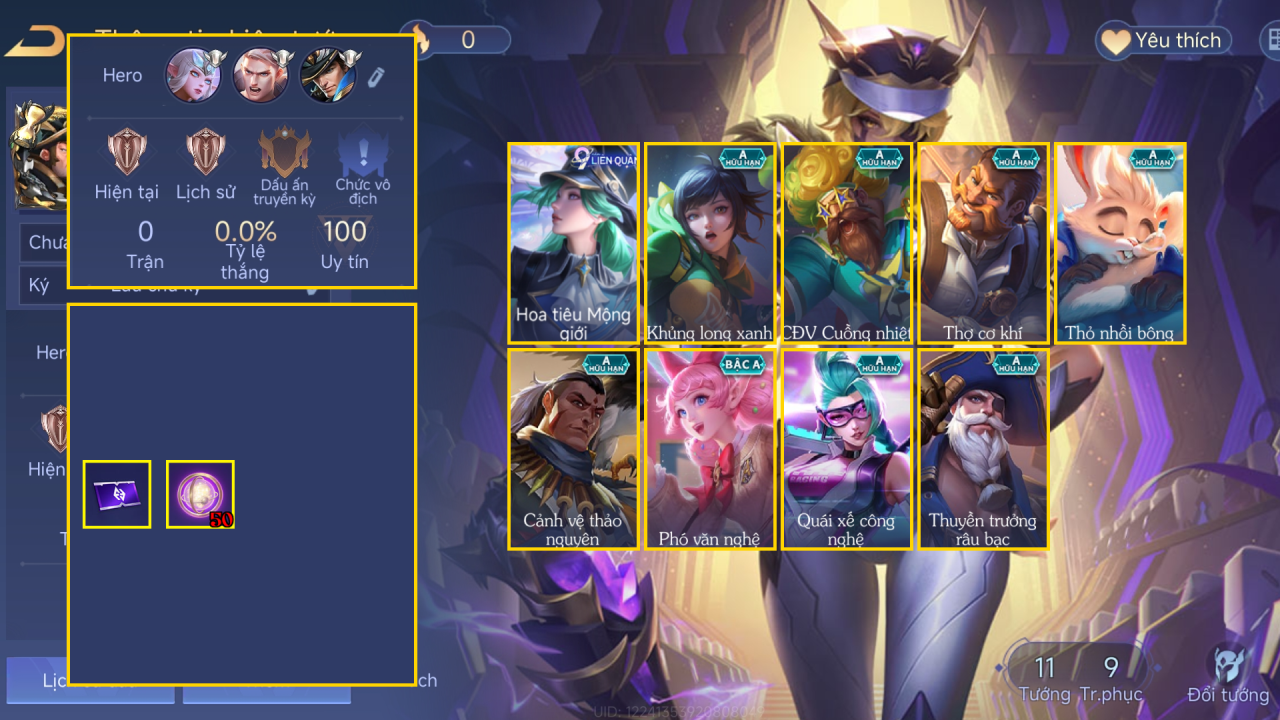
Task: Select the Thợ cơ khí skin card
Action: pos(983,244)
